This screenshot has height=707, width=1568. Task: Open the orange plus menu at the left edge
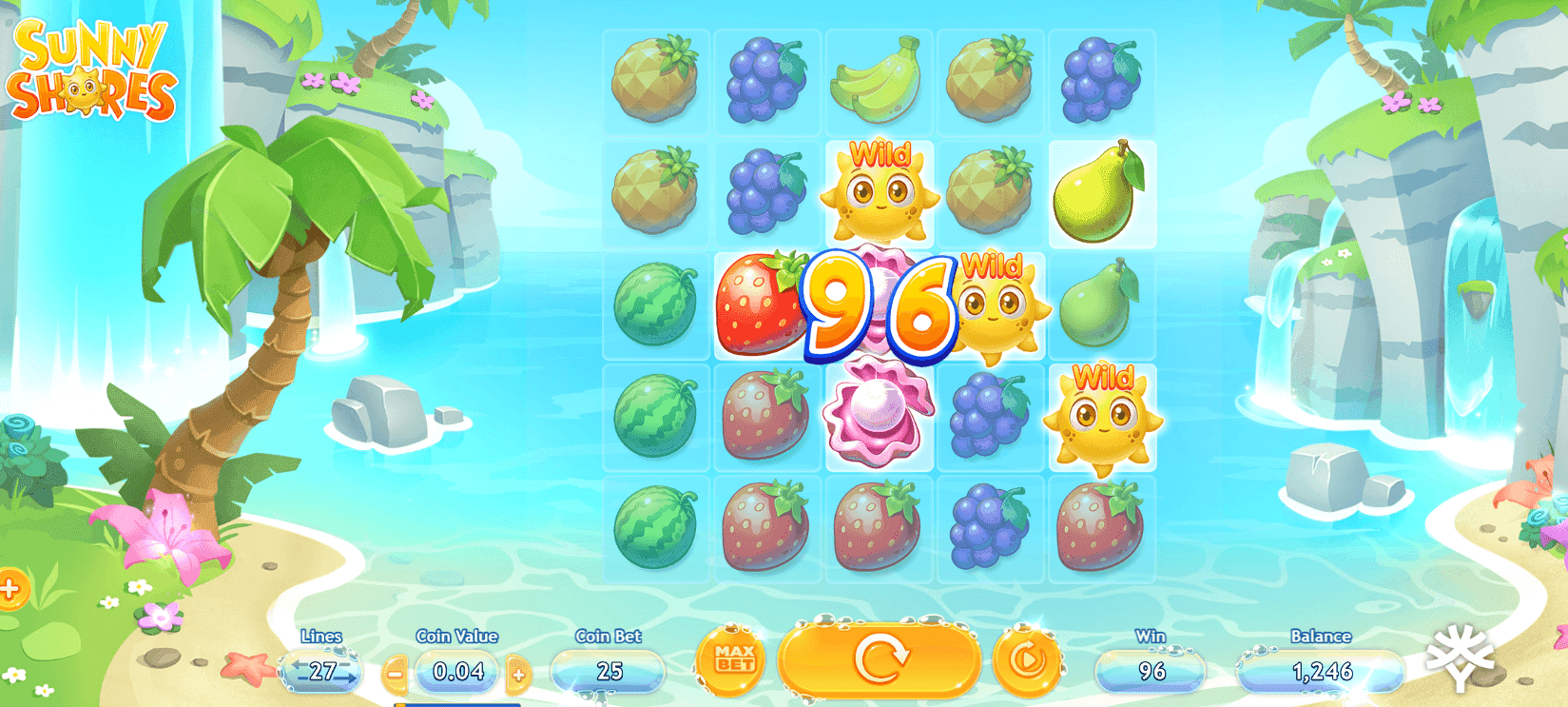click(10, 589)
